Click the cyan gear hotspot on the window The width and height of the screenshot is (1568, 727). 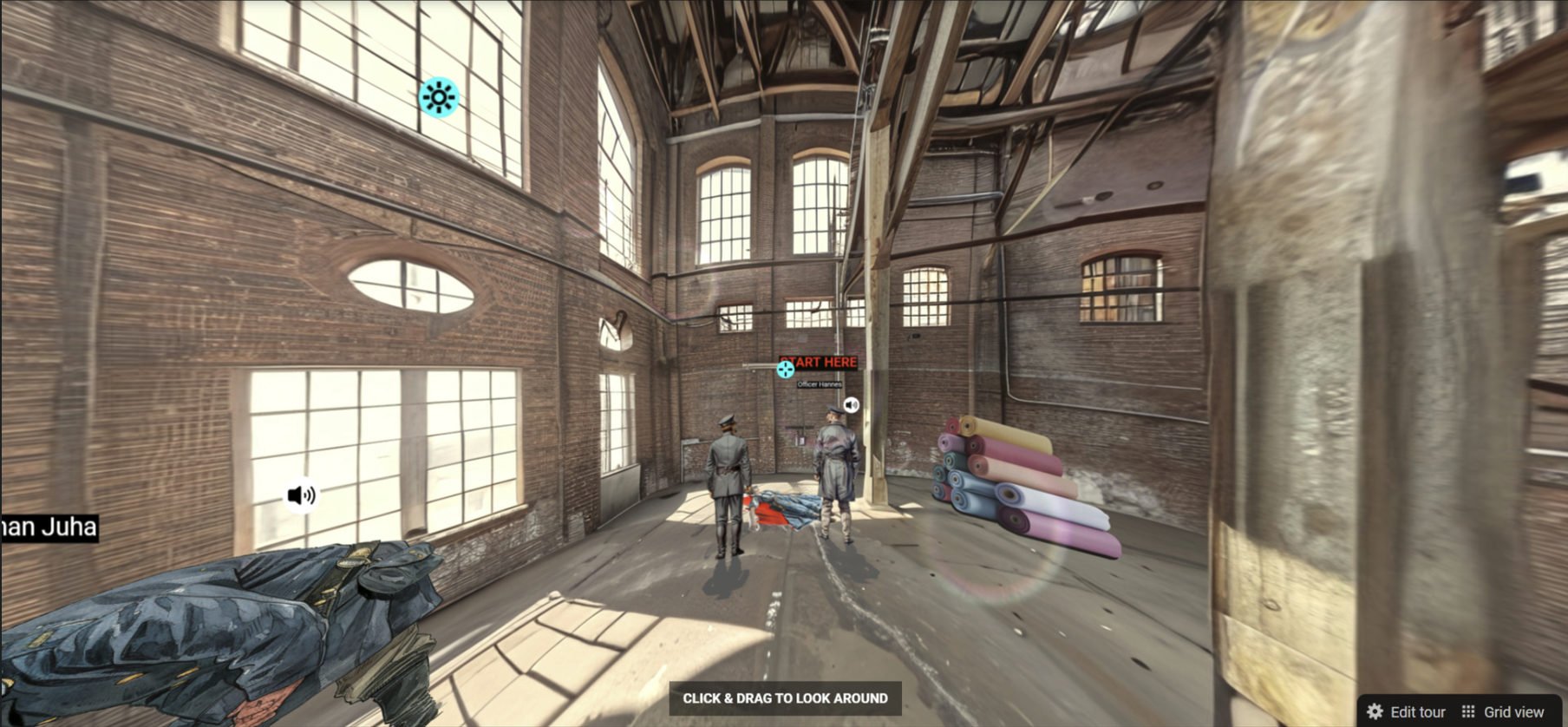pyautogui.click(x=438, y=97)
